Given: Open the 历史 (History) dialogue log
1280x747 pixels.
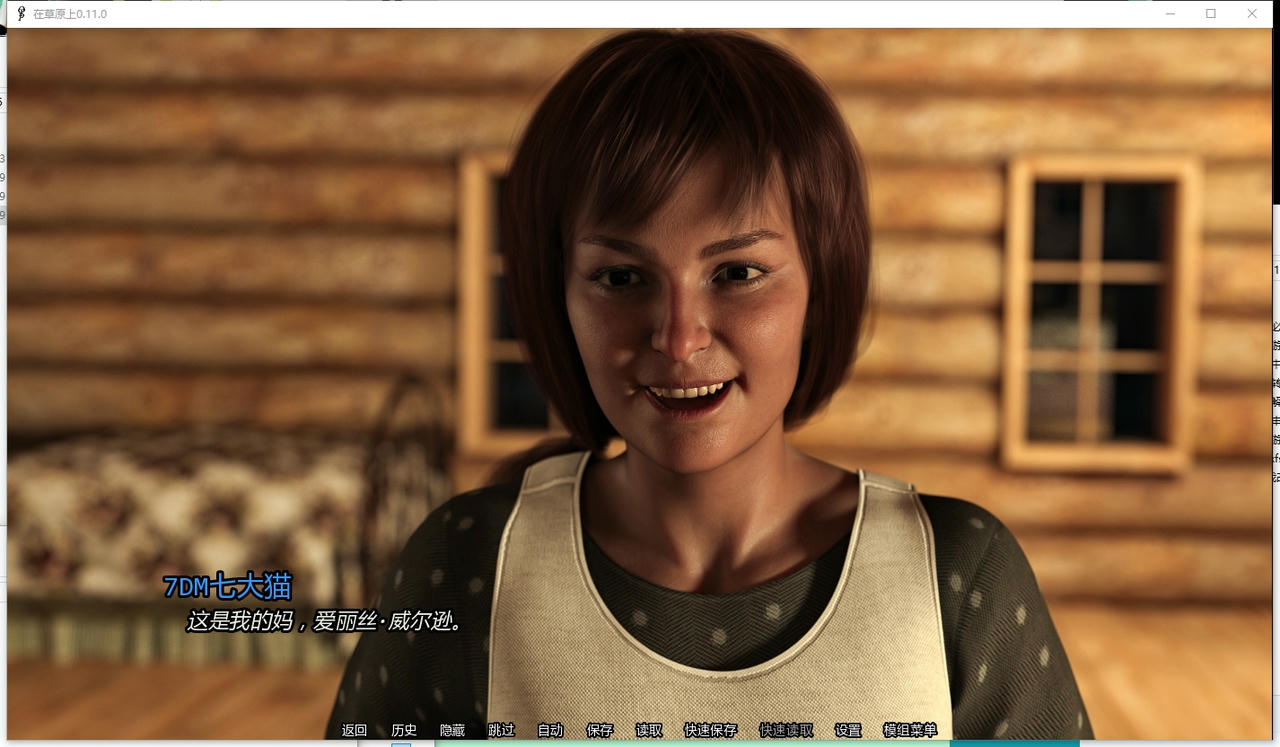Looking at the screenshot, I should coord(403,730).
